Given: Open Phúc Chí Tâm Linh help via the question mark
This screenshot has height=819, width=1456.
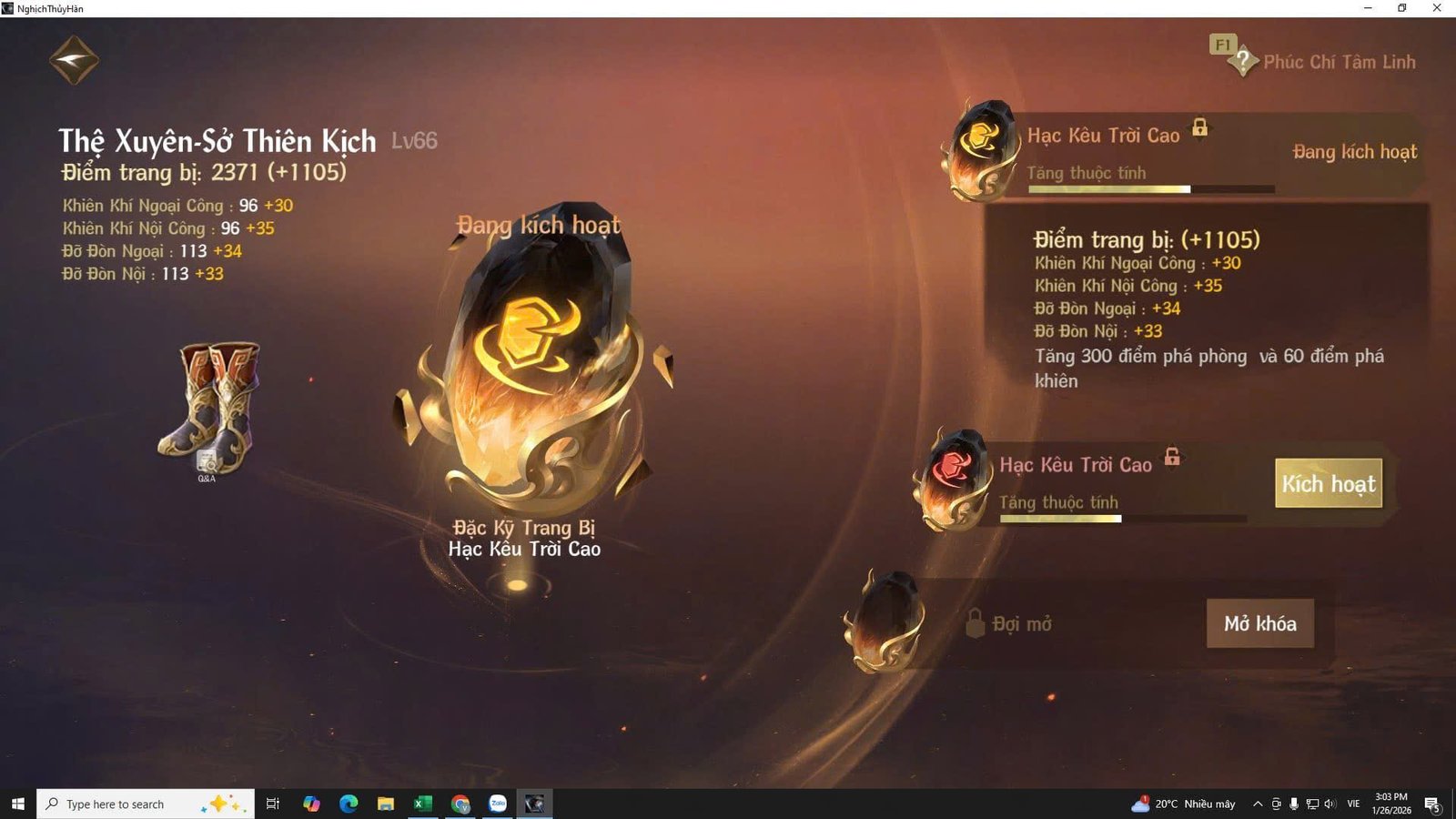Looking at the screenshot, I should pyautogui.click(x=1245, y=60).
